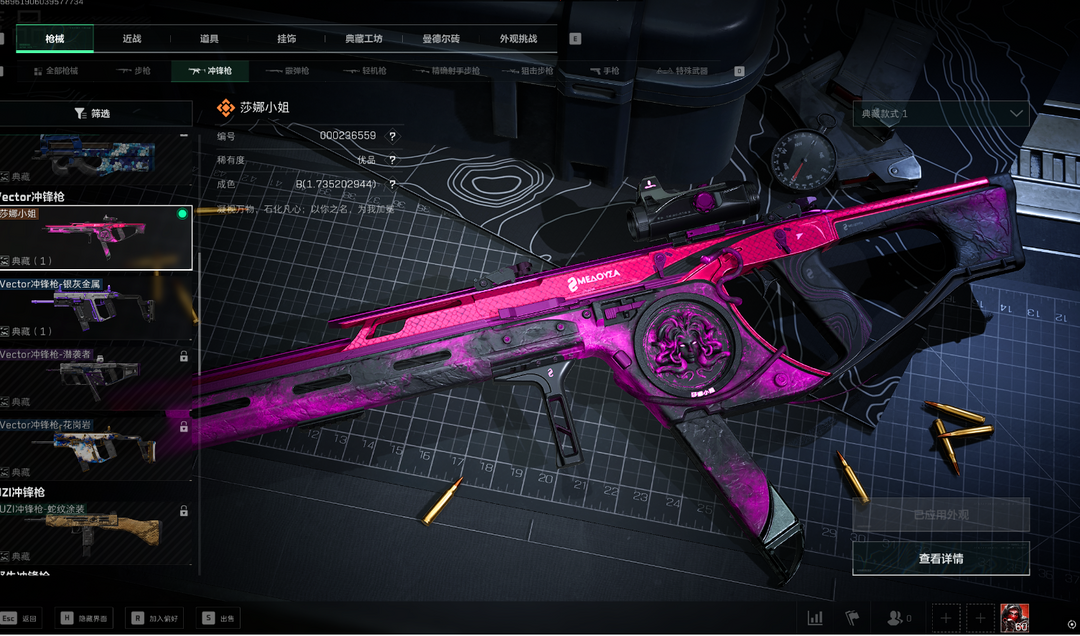Select the locked Vector 潜袭者 skin
The width and height of the screenshot is (1080, 636).
(x=96, y=378)
